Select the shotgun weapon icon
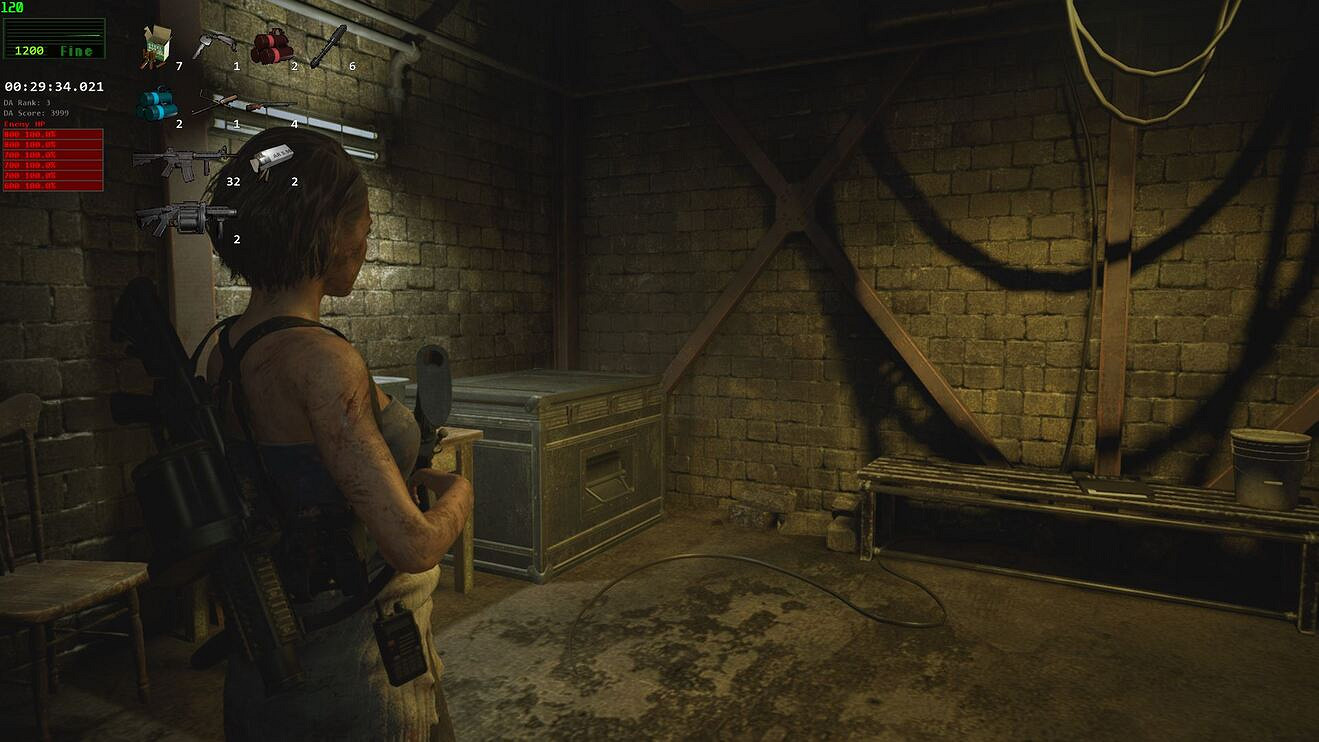 click(x=265, y=106)
